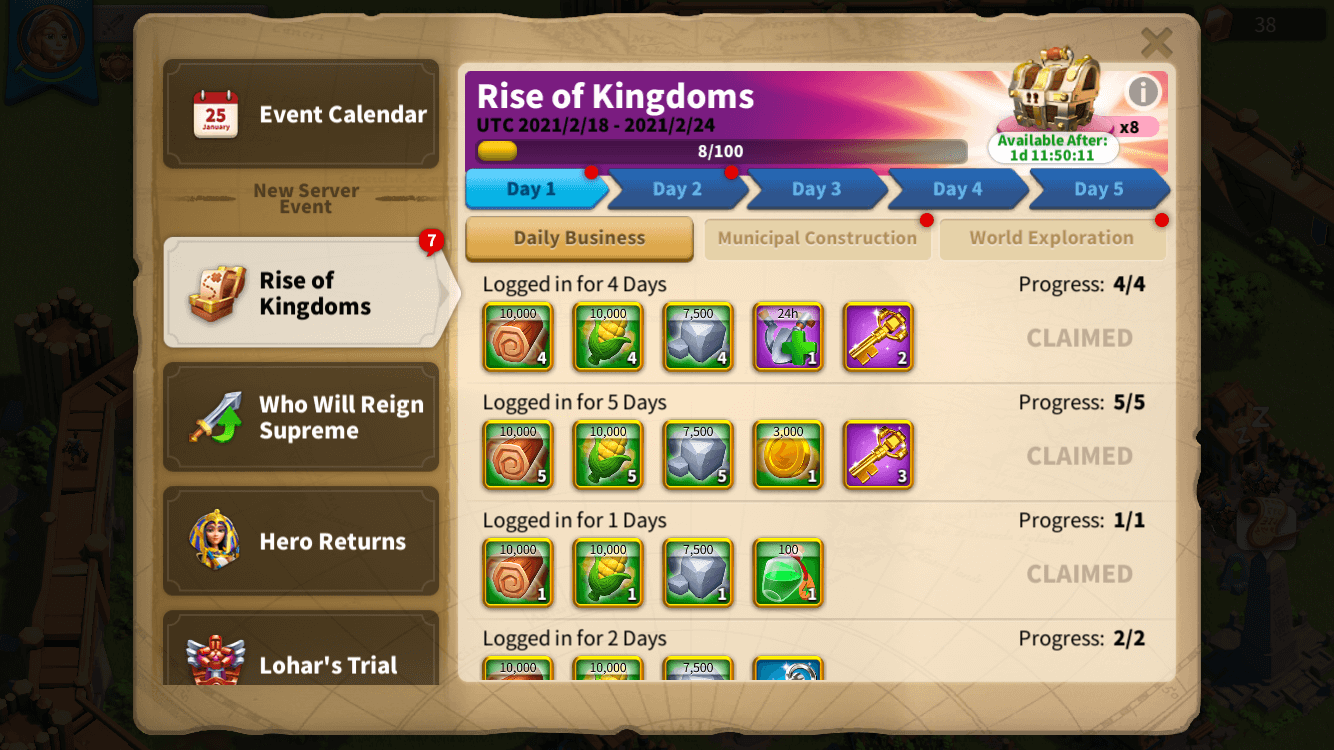View the 10,000 Wood reward icon
The width and height of the screenshot is (1334, 750).
(518, 337)
